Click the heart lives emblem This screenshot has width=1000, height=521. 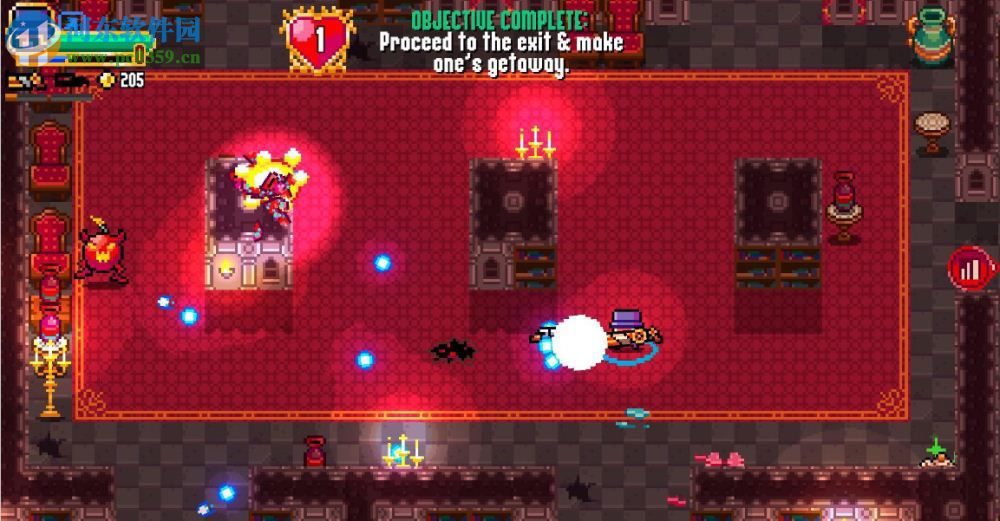click(x=318, y=40)
